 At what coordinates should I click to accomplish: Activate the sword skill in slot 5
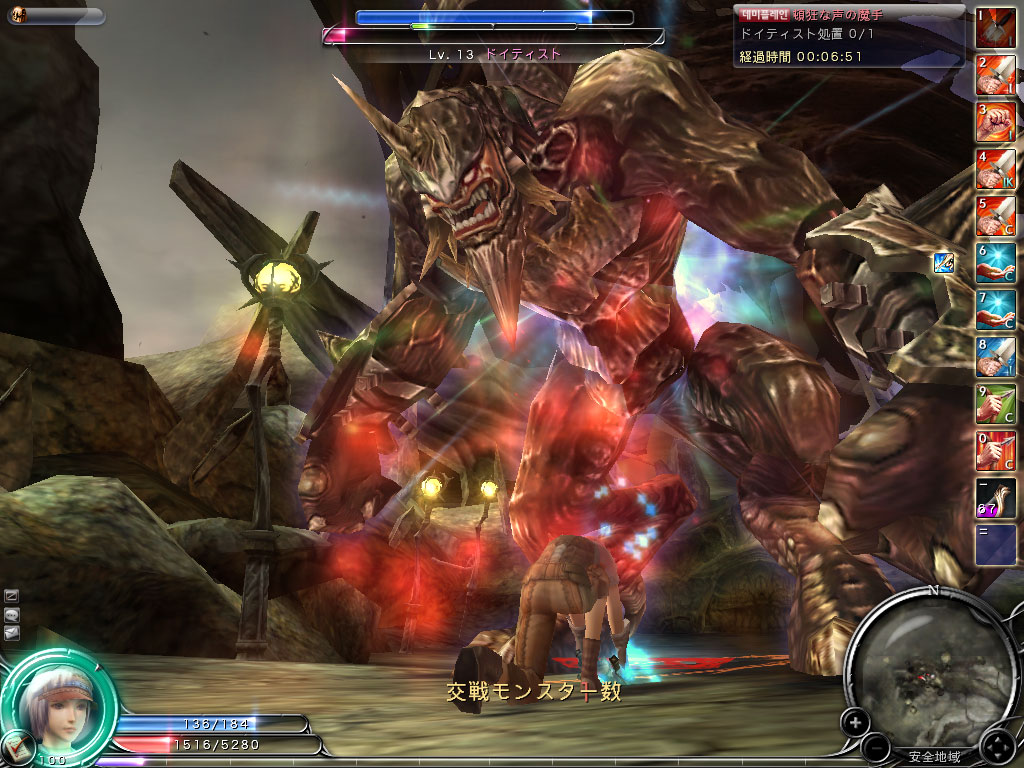pos(995,217)
